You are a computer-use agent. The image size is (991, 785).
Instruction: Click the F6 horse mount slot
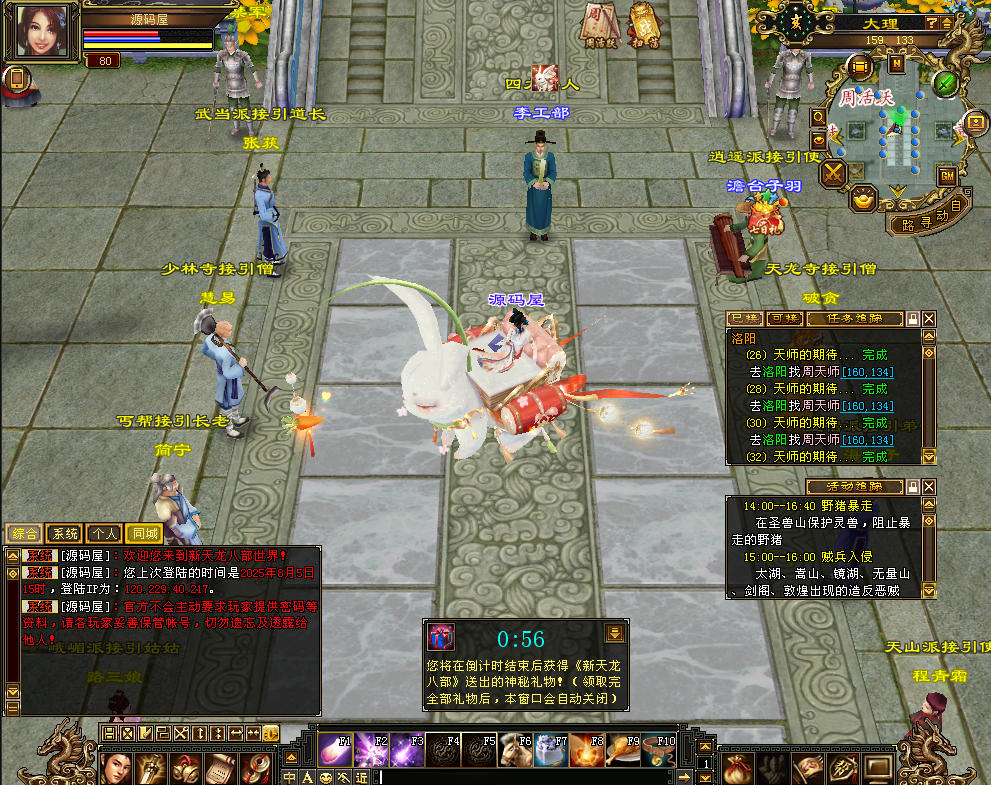coord(514,750)
